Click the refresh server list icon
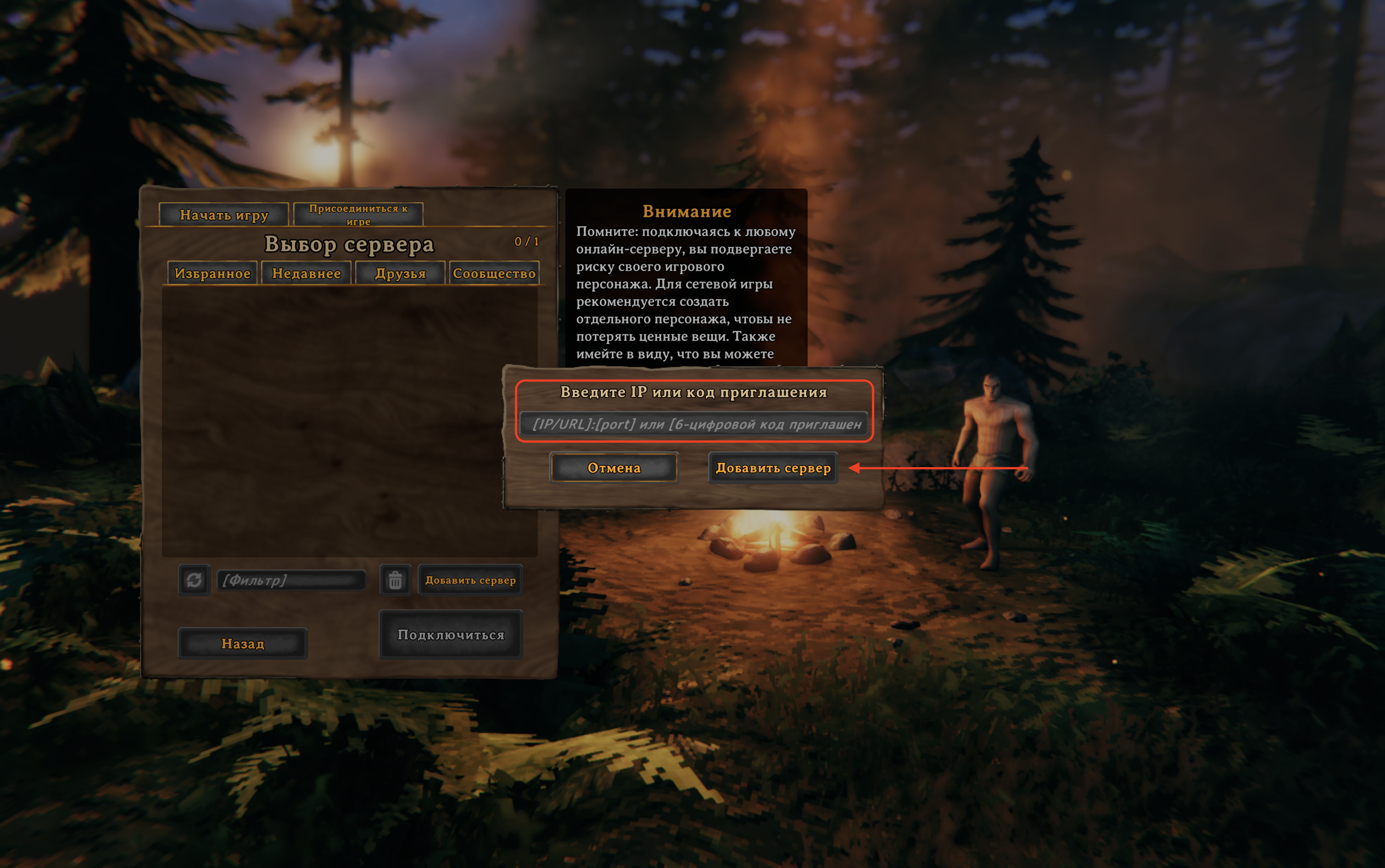The height and width of the screenshot is (868, 1385). click(194, 580)
